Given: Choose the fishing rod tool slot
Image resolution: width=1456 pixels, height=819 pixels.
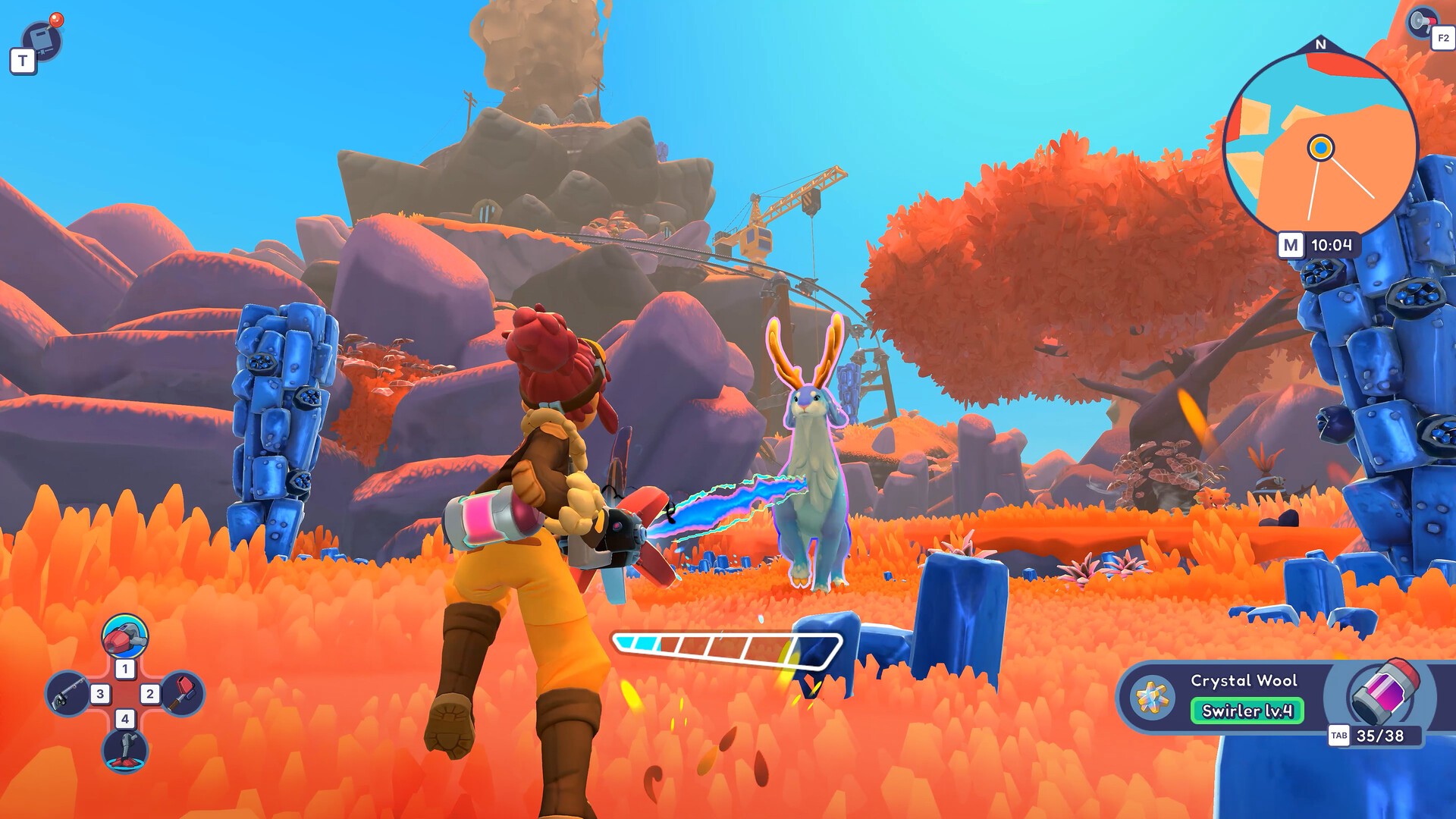Looking at the screenshot, I should click(67, 694).
